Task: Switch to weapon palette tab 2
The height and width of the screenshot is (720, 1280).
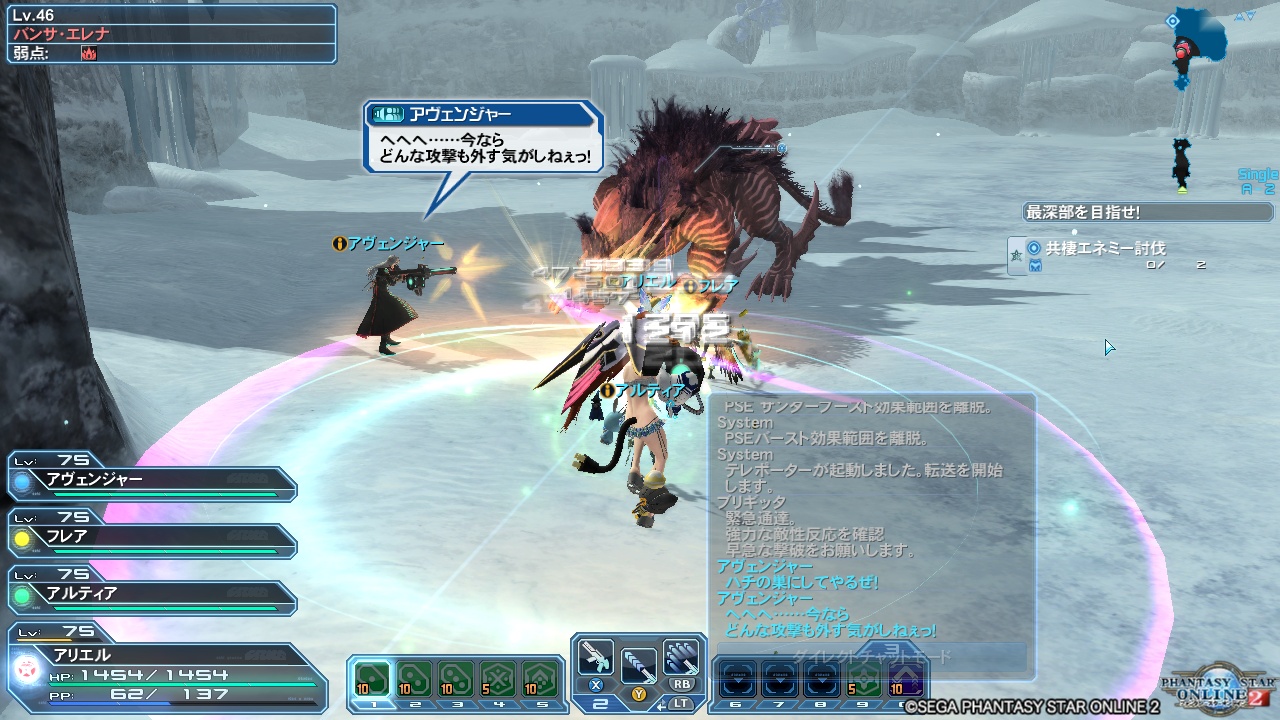Action: click(x=599, y=701)
